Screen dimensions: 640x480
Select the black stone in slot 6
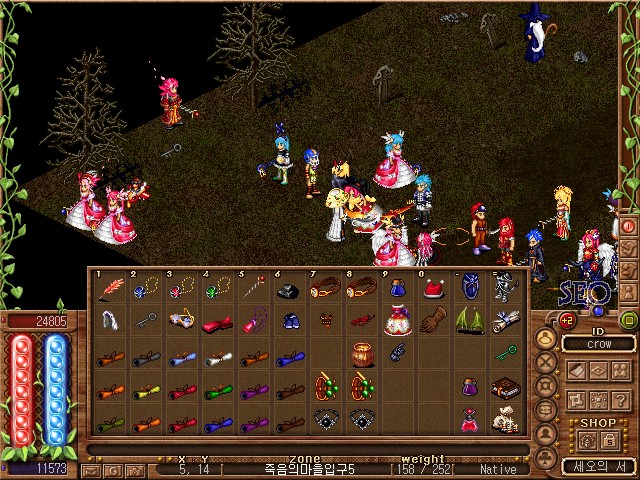click(288, 290)
